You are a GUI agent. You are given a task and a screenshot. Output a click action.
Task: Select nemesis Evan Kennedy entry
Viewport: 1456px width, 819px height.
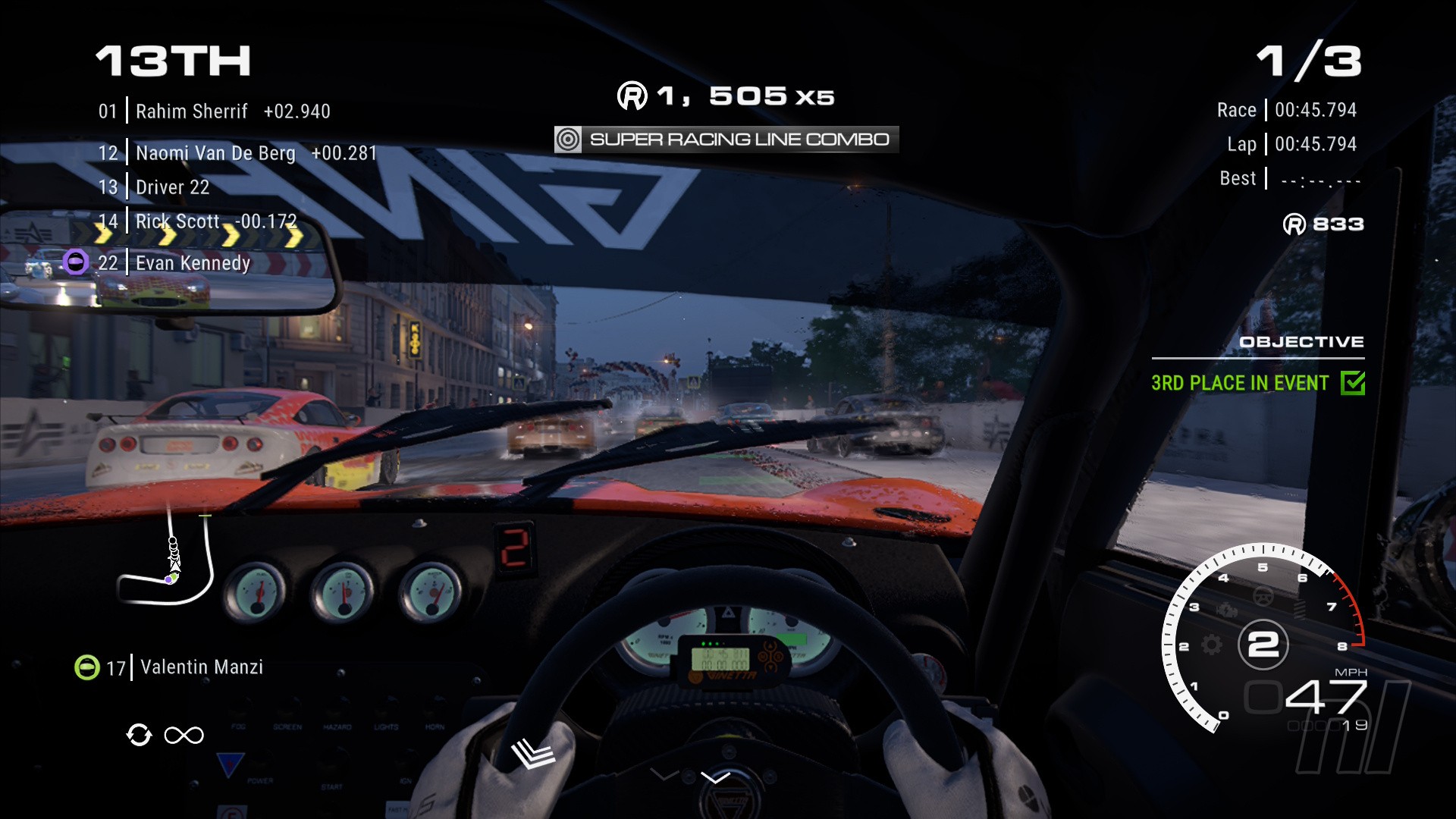pos(174,263)
